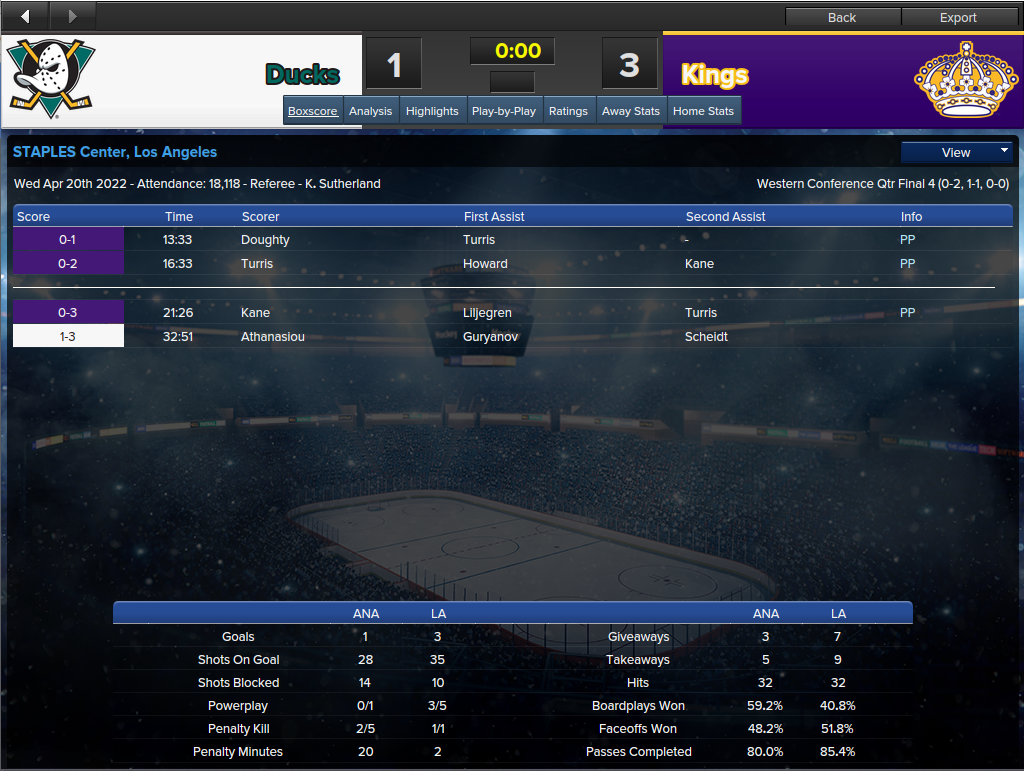Select the Ducks team logo
1024x771 pixels.
tap(50, 79)
